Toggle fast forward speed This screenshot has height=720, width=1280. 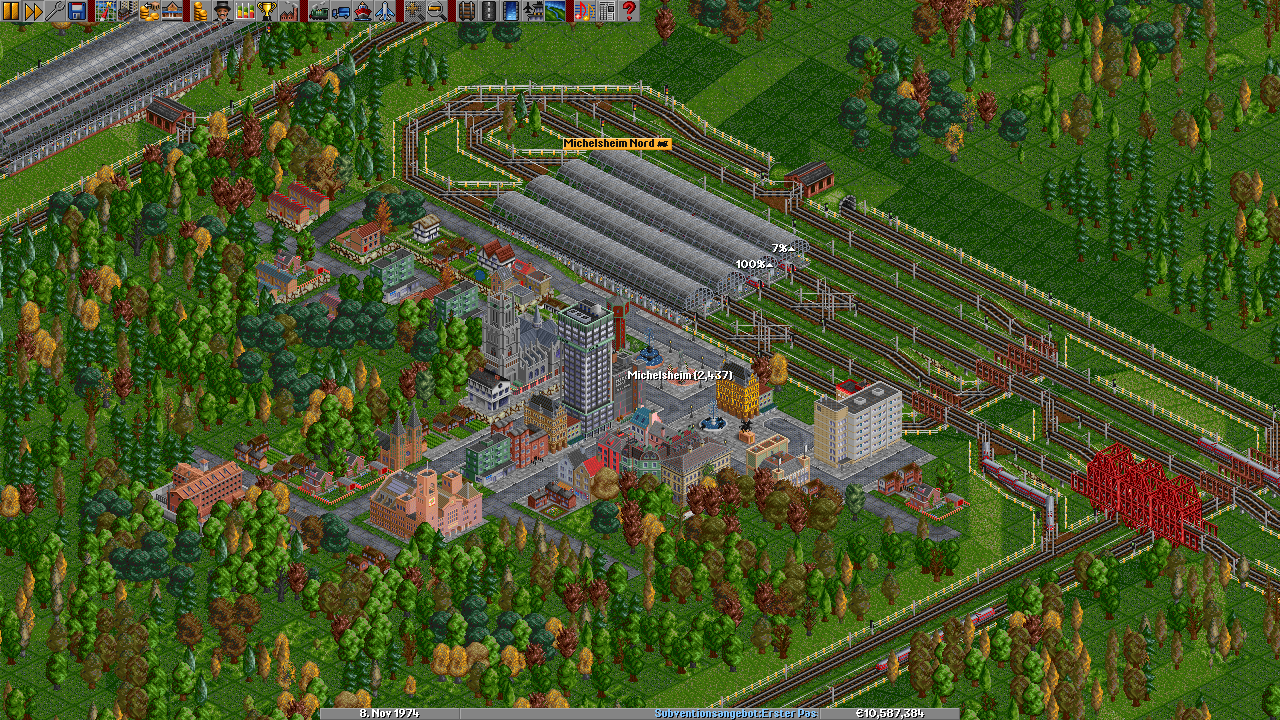pos(33,11)
